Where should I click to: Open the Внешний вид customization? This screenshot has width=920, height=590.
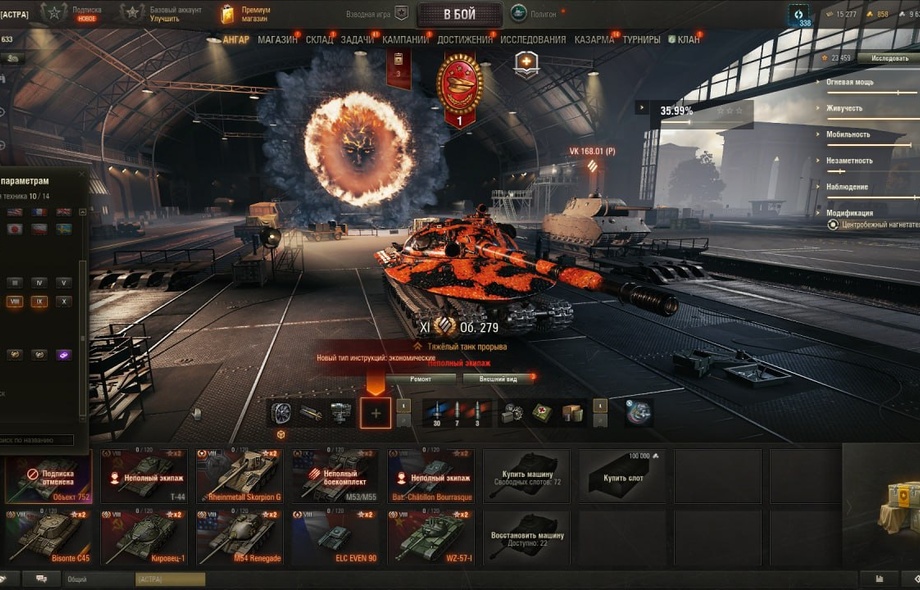point(497,379)
